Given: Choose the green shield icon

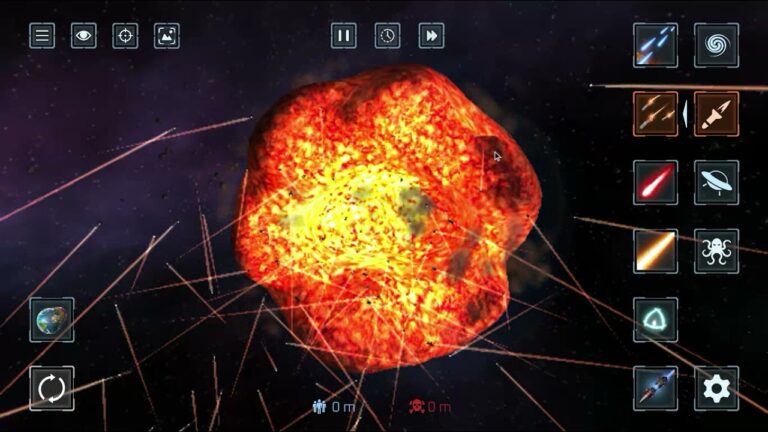Looking at the screenshot, I should (x=655, y=320).
